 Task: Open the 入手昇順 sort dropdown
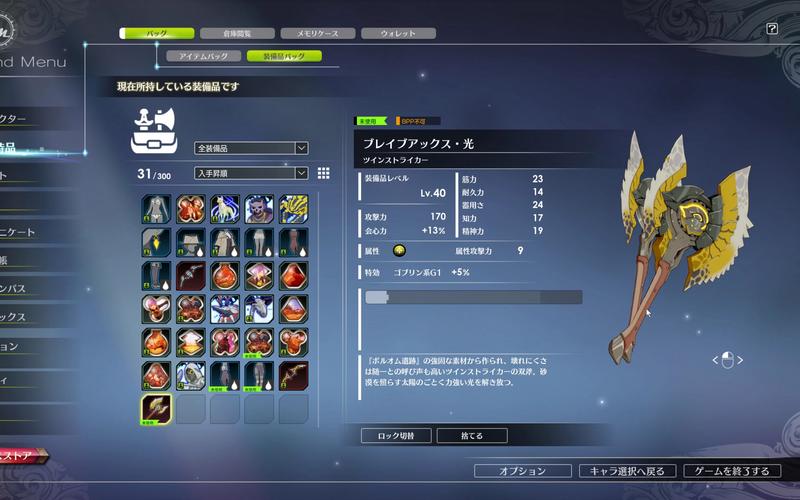tap(251, 173)
